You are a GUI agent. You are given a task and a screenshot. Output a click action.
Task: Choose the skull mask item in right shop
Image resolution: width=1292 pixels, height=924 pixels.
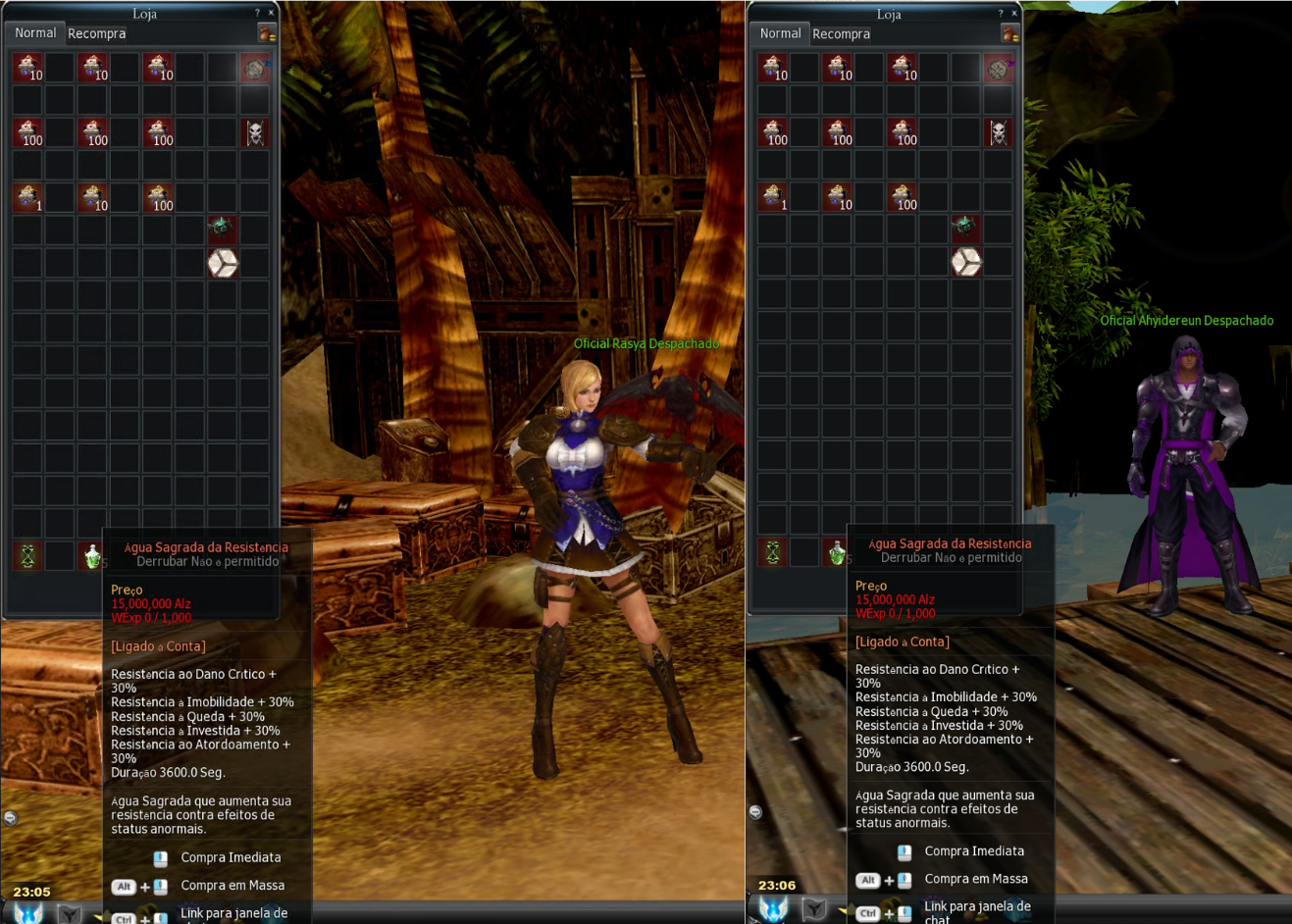click(999, 132)
